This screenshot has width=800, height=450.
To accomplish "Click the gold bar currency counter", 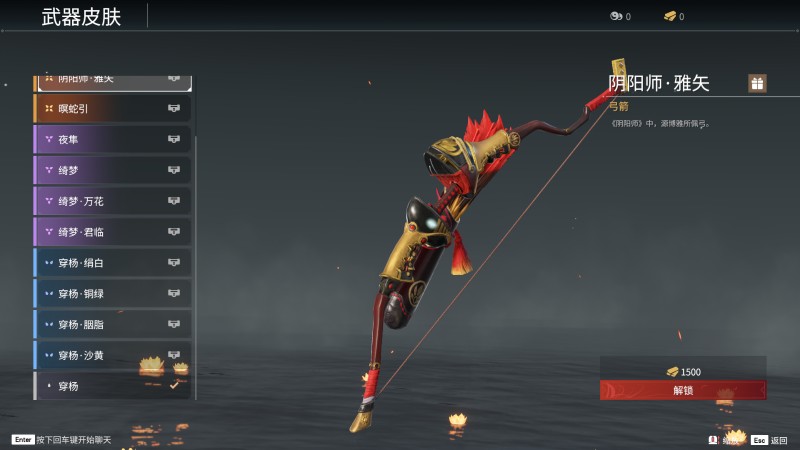I will [x=674, y=16].
